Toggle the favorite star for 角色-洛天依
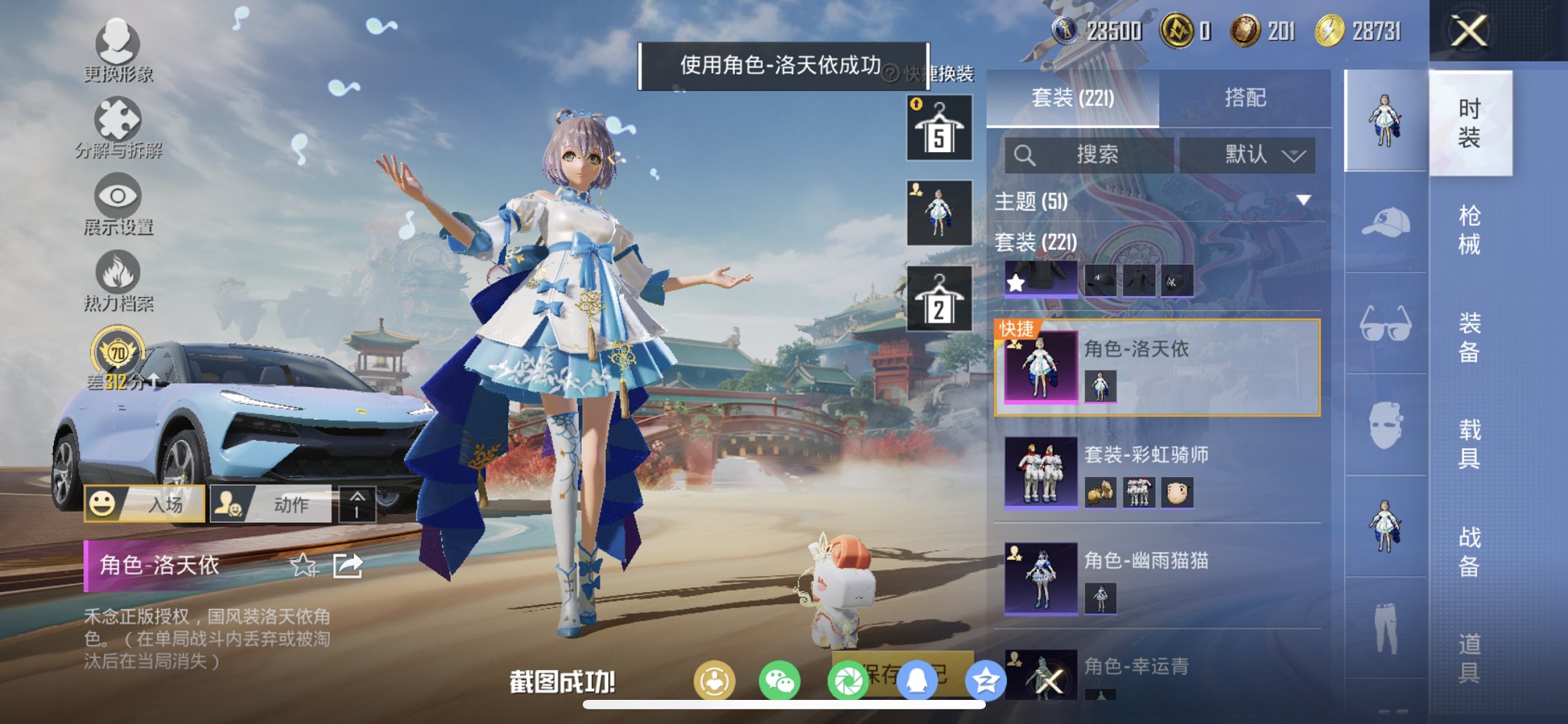1568x724 pixels. 302,564
